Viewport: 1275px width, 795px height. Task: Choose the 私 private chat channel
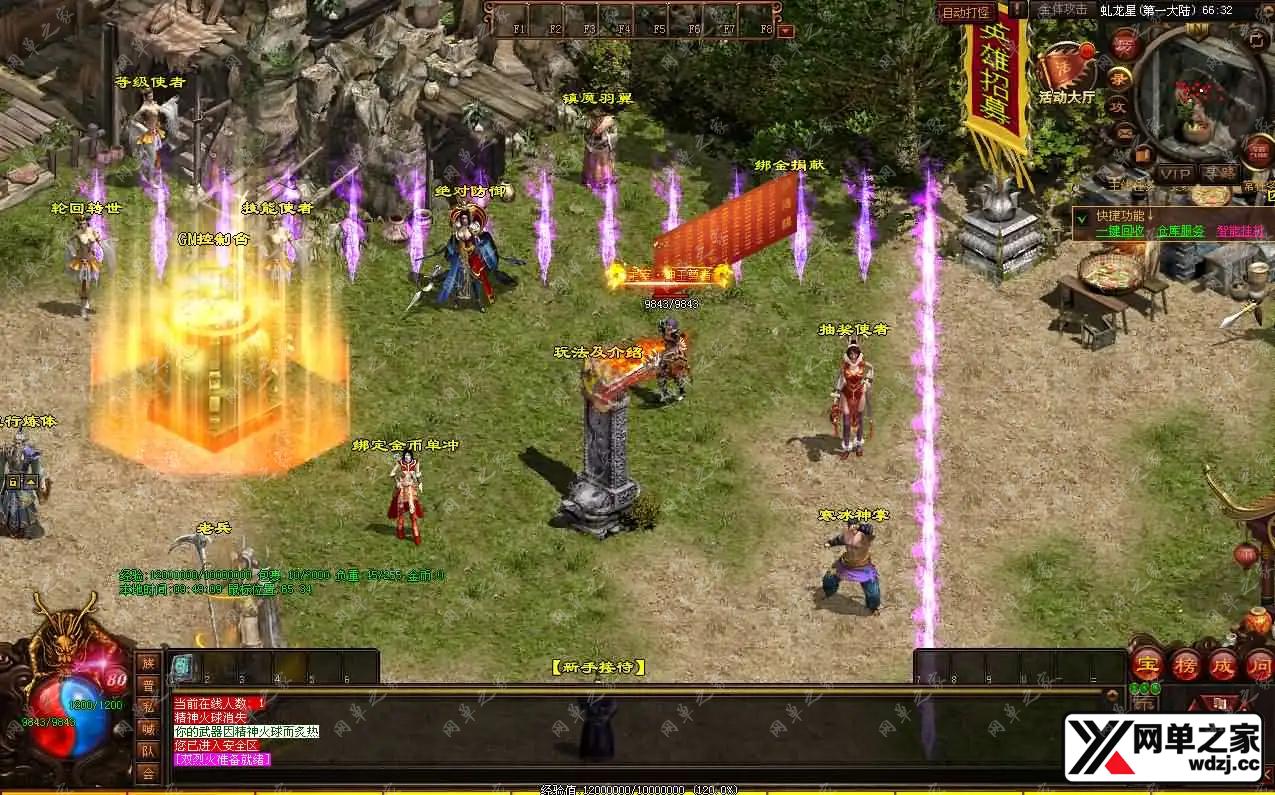click(x=147, y=706)
